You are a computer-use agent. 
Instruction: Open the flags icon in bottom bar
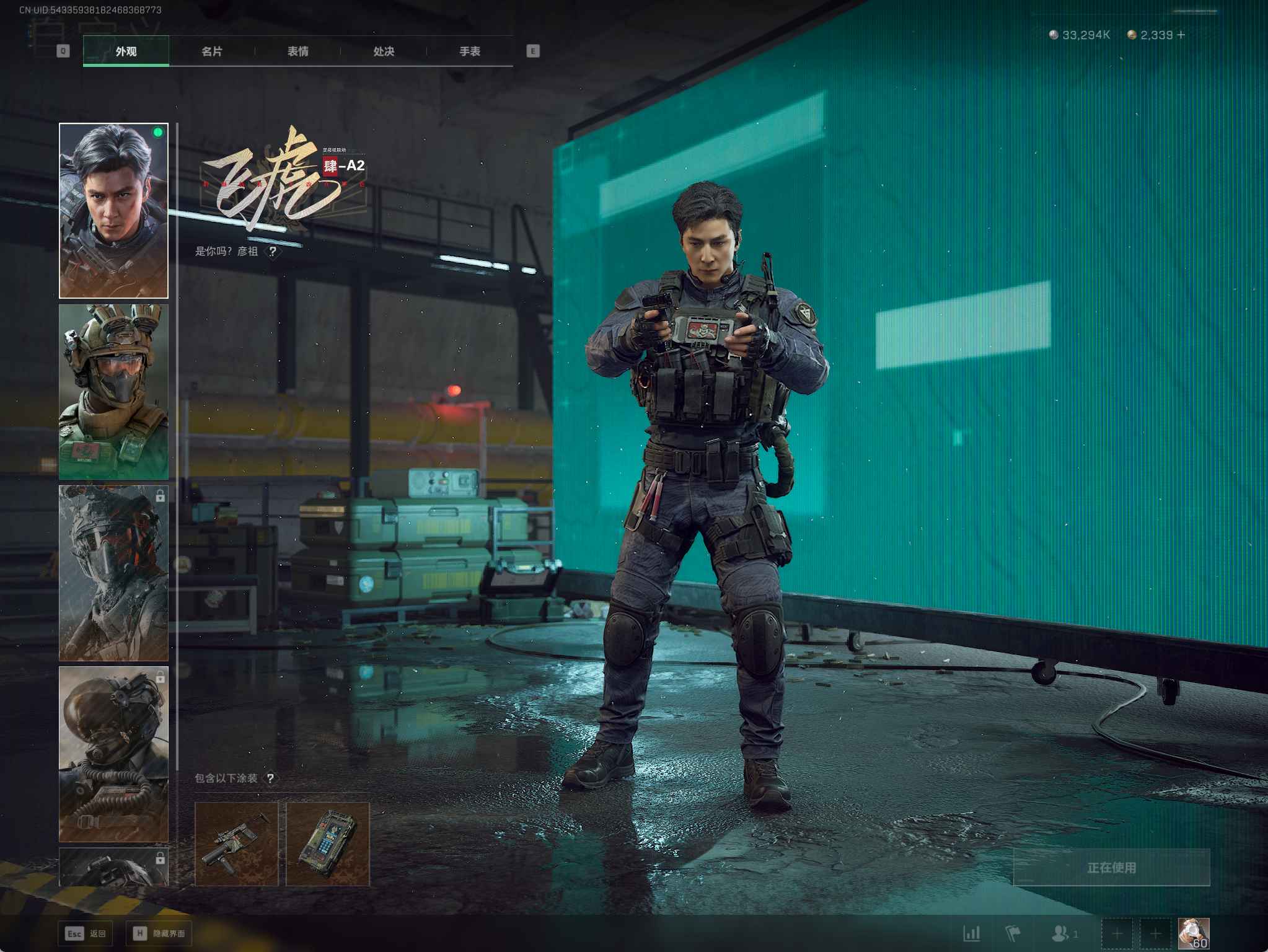click(1013, 933)
